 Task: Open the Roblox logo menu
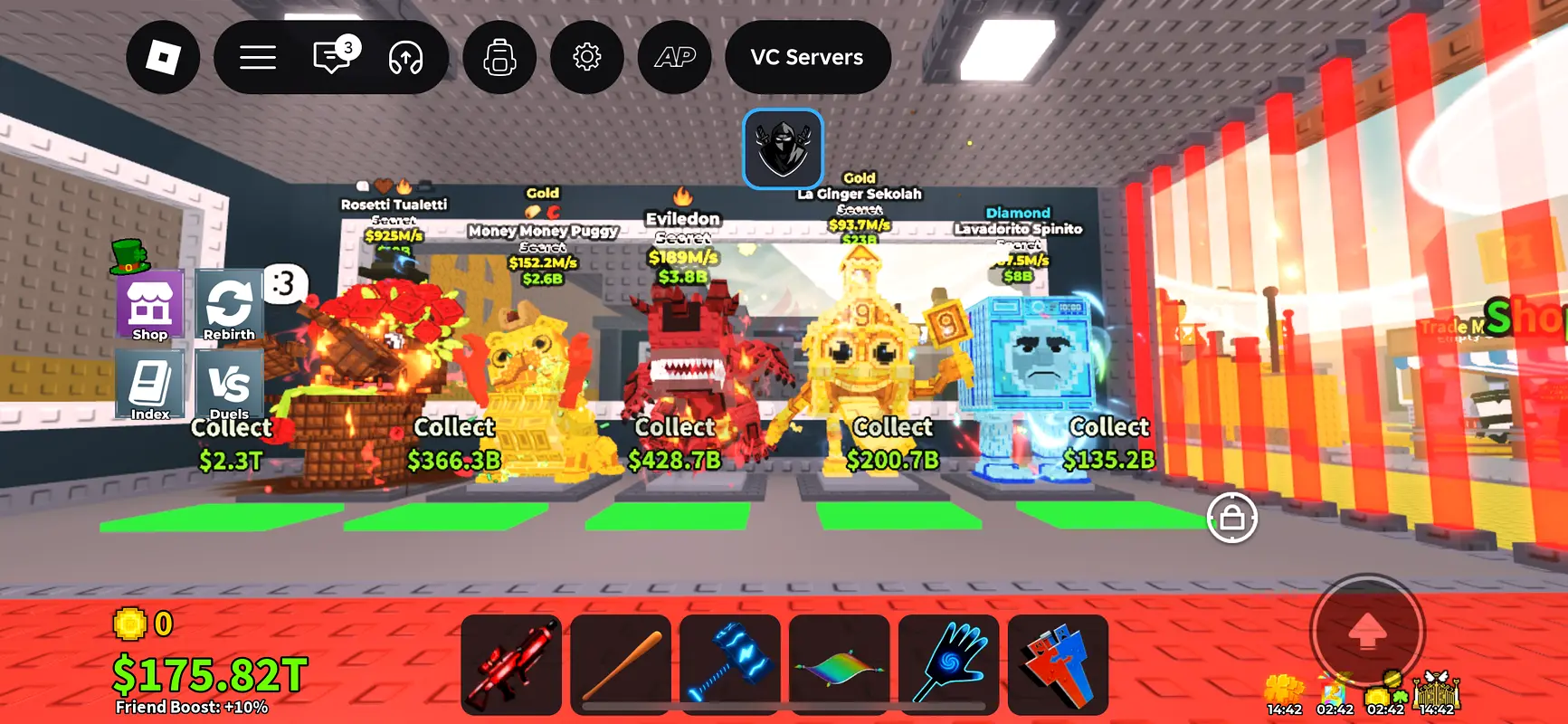(163, 58)
